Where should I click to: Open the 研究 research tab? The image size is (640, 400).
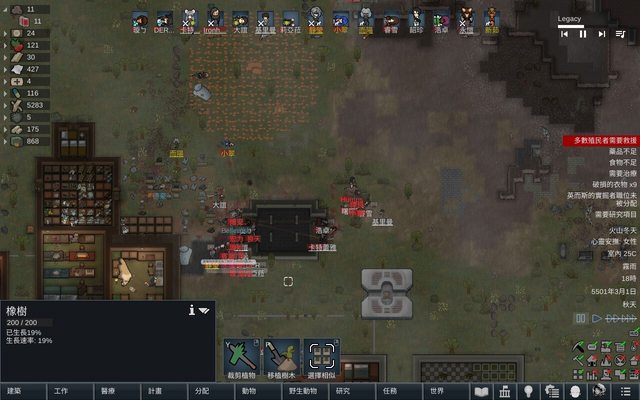(342, 391)
